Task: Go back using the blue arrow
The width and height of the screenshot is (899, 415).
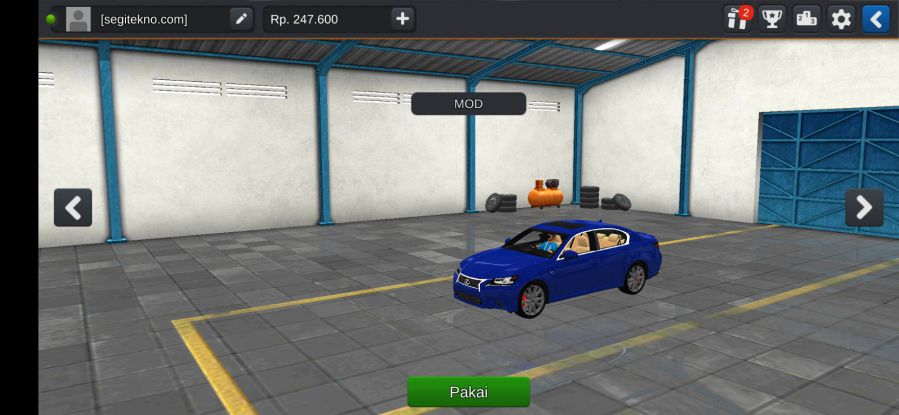Action: (x=875, y=19)
